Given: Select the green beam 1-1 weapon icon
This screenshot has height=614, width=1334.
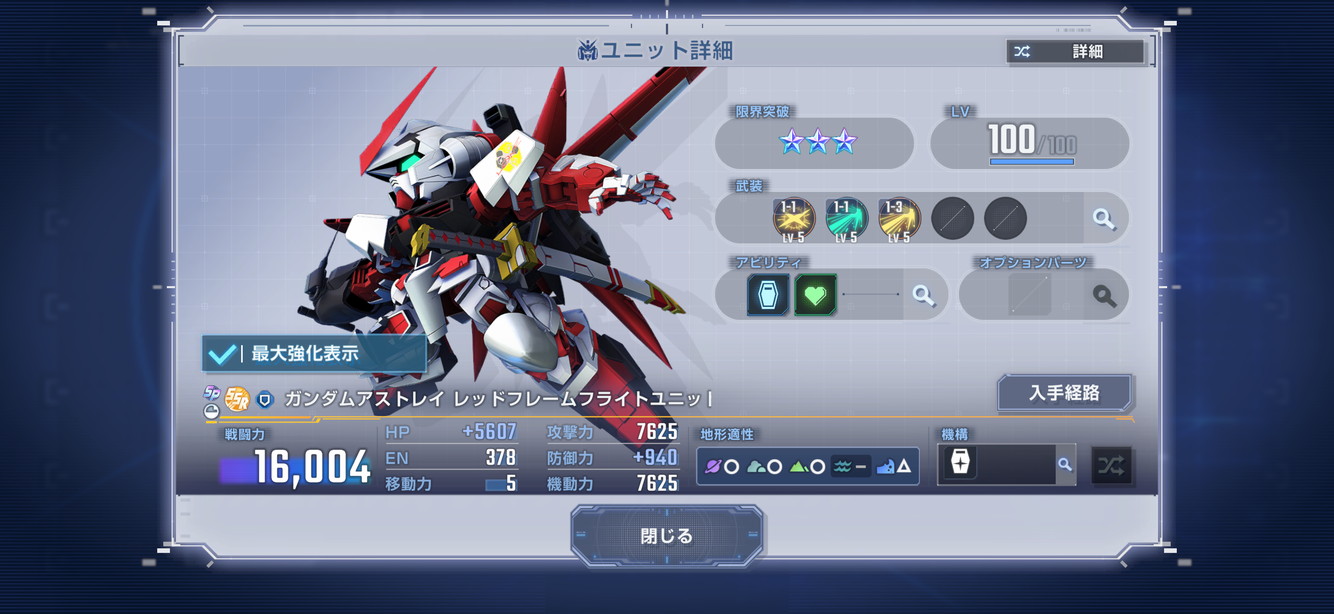Looking at the screenshot, I should pyautogui.click(x=846, y=219).
